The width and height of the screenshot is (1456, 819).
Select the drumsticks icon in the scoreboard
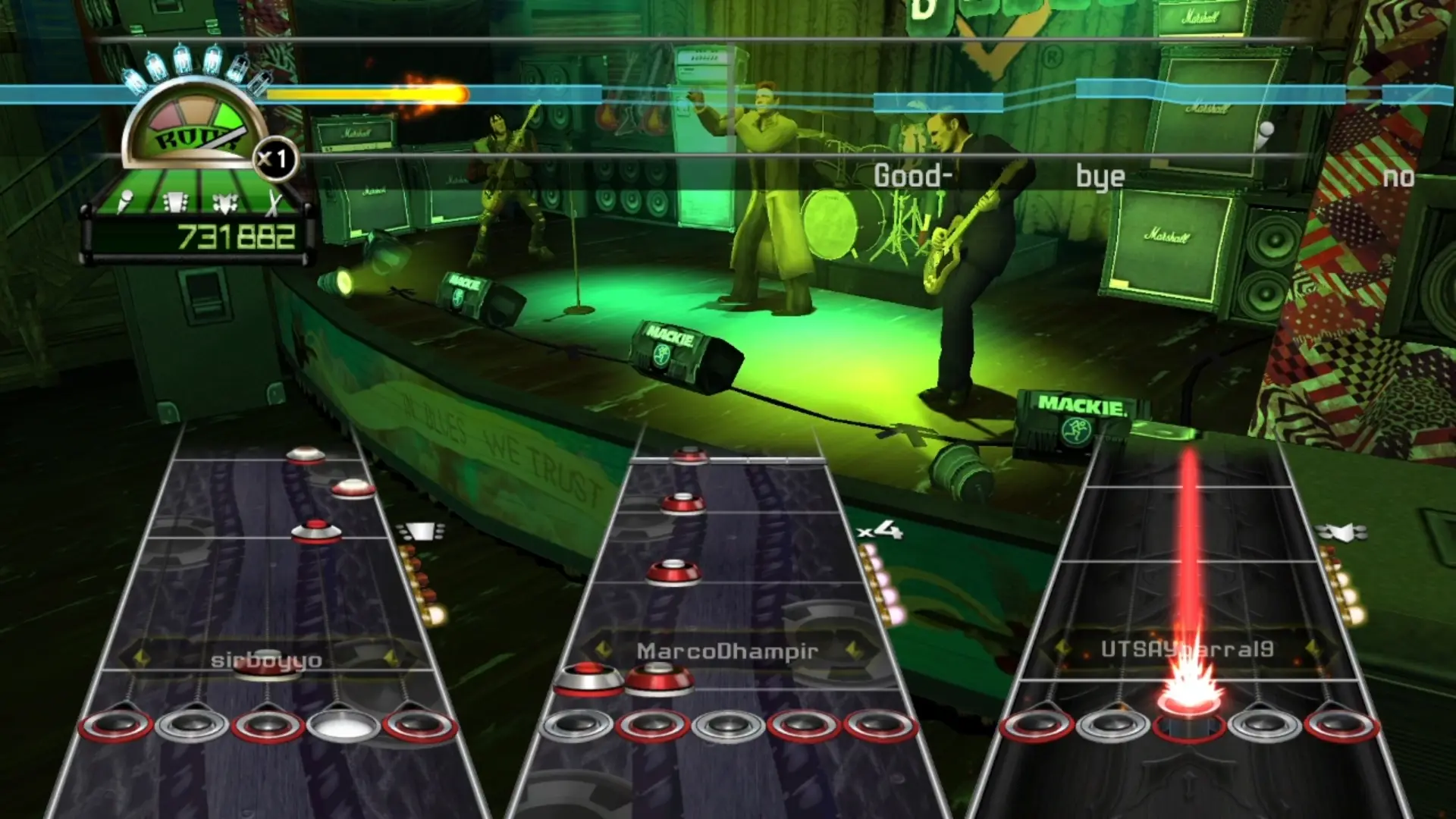coord(273,202)
